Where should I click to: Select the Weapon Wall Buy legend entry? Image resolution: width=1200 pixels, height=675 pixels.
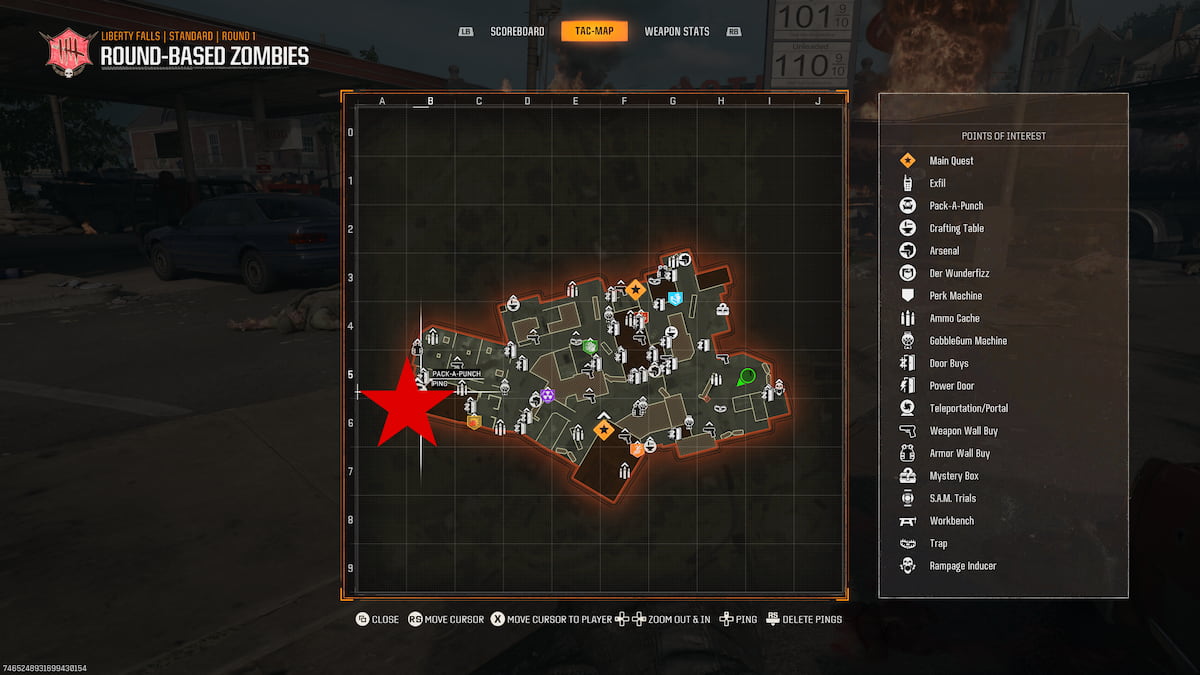point(963,431)
